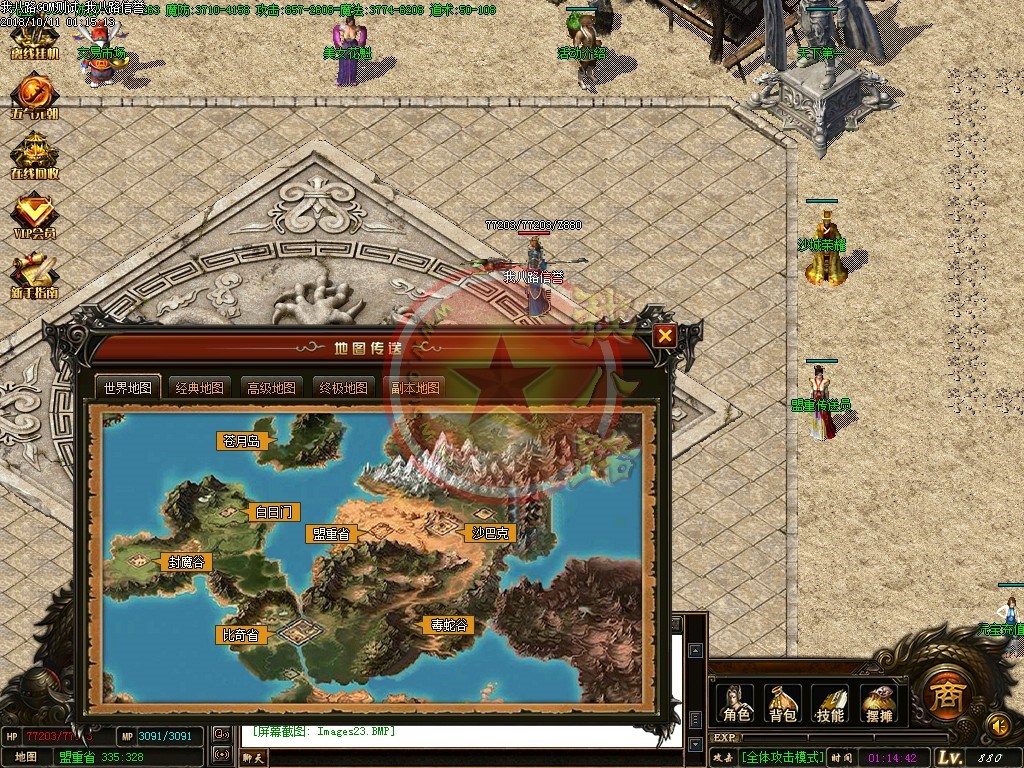This screenshot has height=768, width=1024.
Task: Select the 终极地图 tab
Action: coord(343,388)
